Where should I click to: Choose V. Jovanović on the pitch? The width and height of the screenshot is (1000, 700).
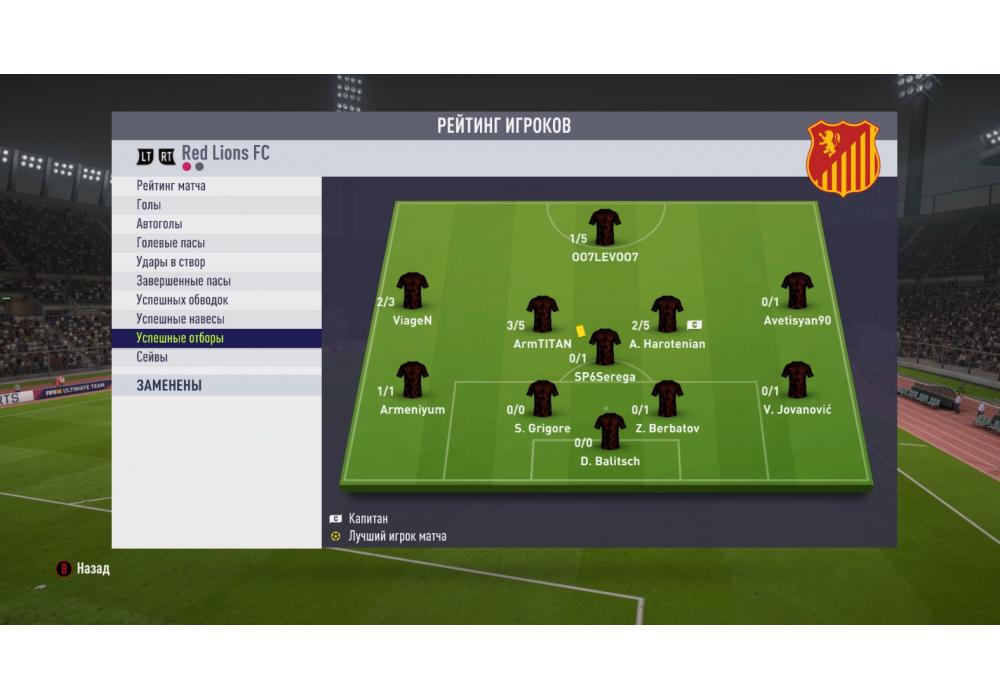[x=797, y=380]
